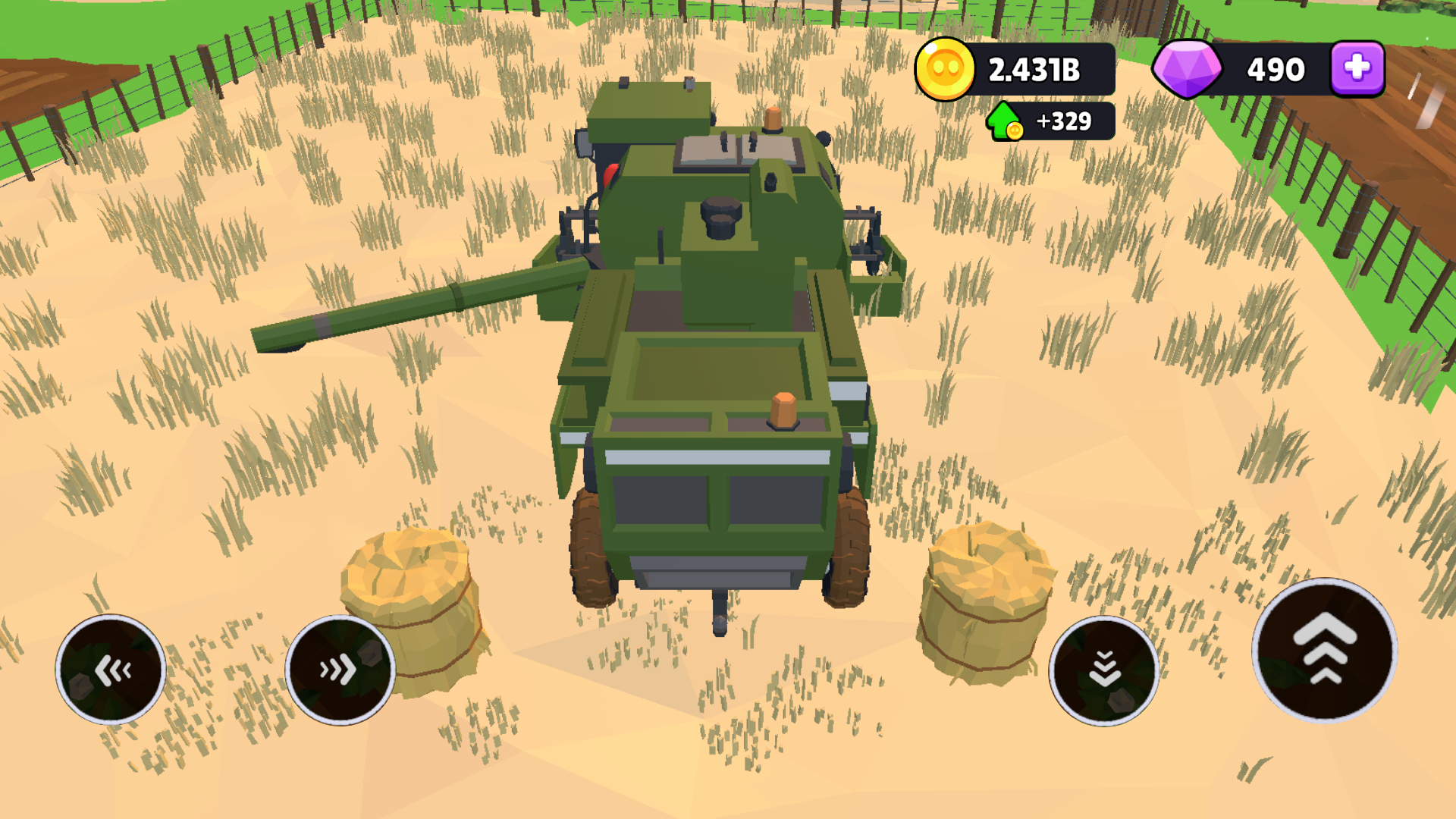Select the coin balance reading 2.431B
The width and height of the screenshot is (1456, 819).
[1035, 69]
